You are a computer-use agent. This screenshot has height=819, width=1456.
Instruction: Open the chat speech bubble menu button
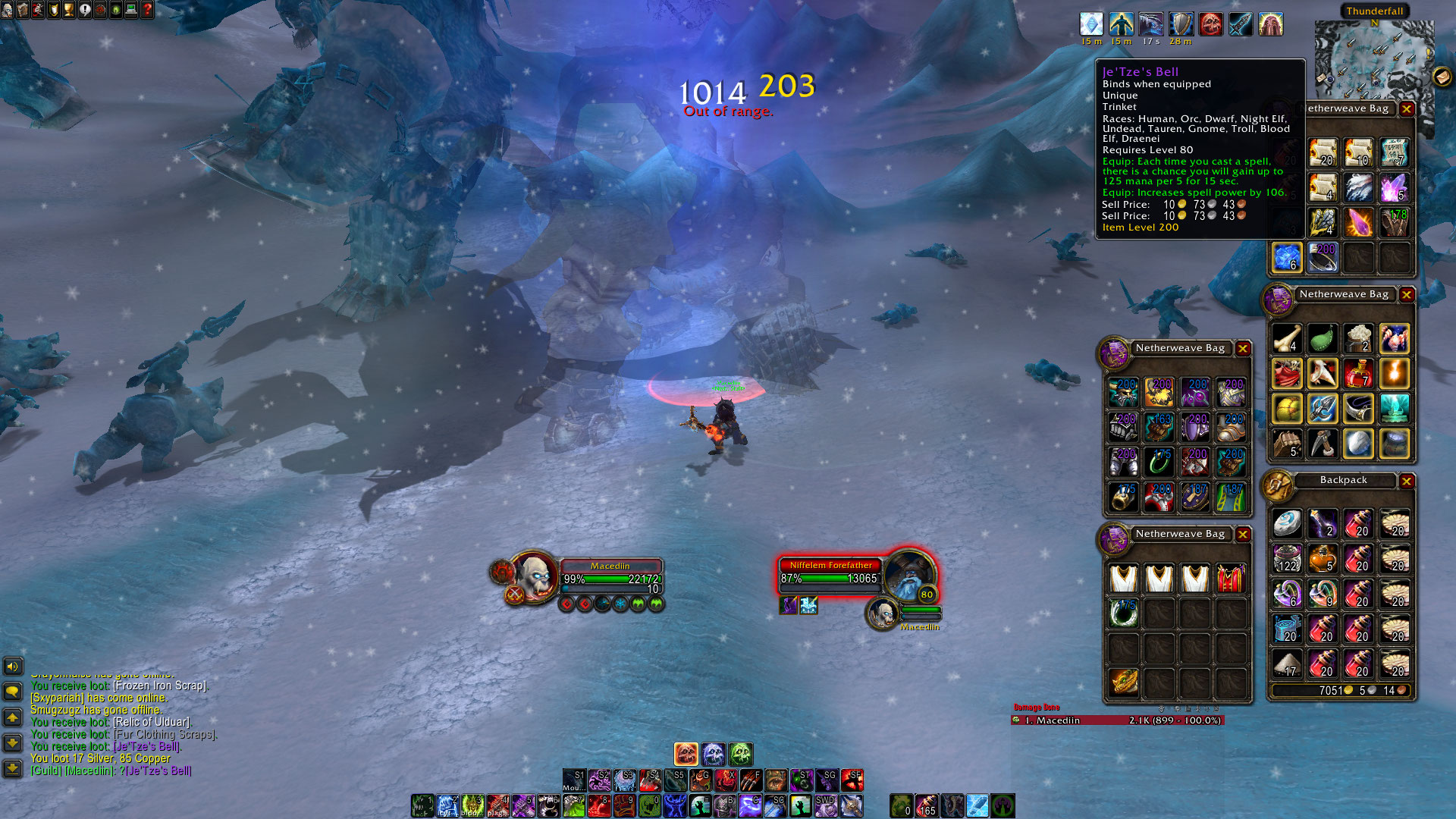tap(13, 691)
